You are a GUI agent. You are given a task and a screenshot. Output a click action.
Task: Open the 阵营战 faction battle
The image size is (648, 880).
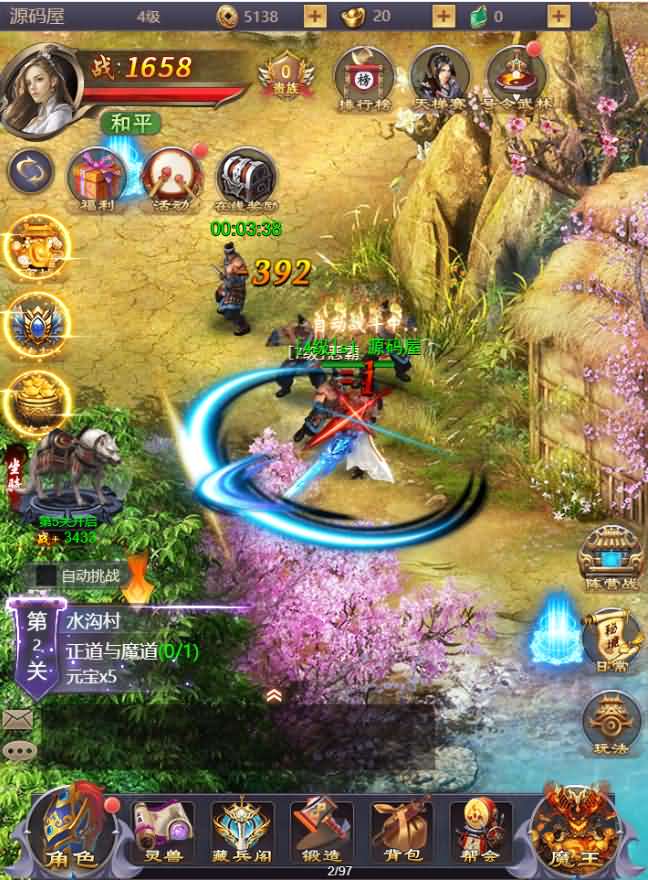609,553
